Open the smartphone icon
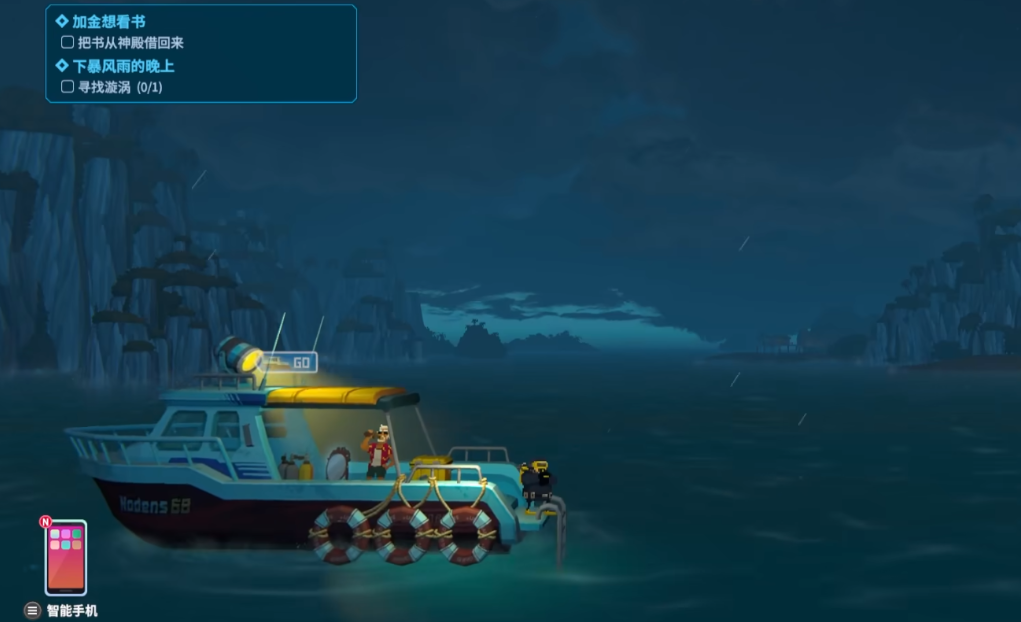 point(65,557)
